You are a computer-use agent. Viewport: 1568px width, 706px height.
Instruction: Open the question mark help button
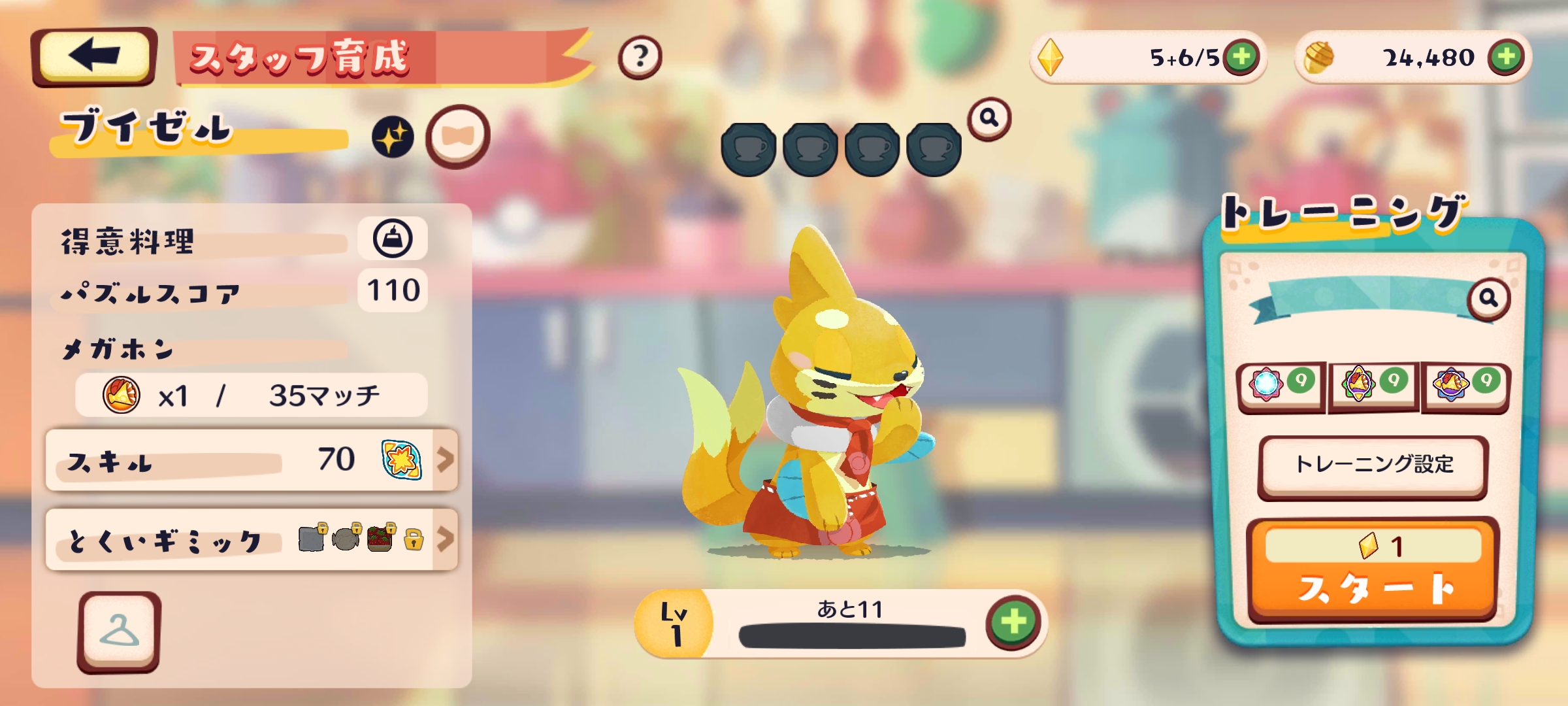click(x=640, y=58)
